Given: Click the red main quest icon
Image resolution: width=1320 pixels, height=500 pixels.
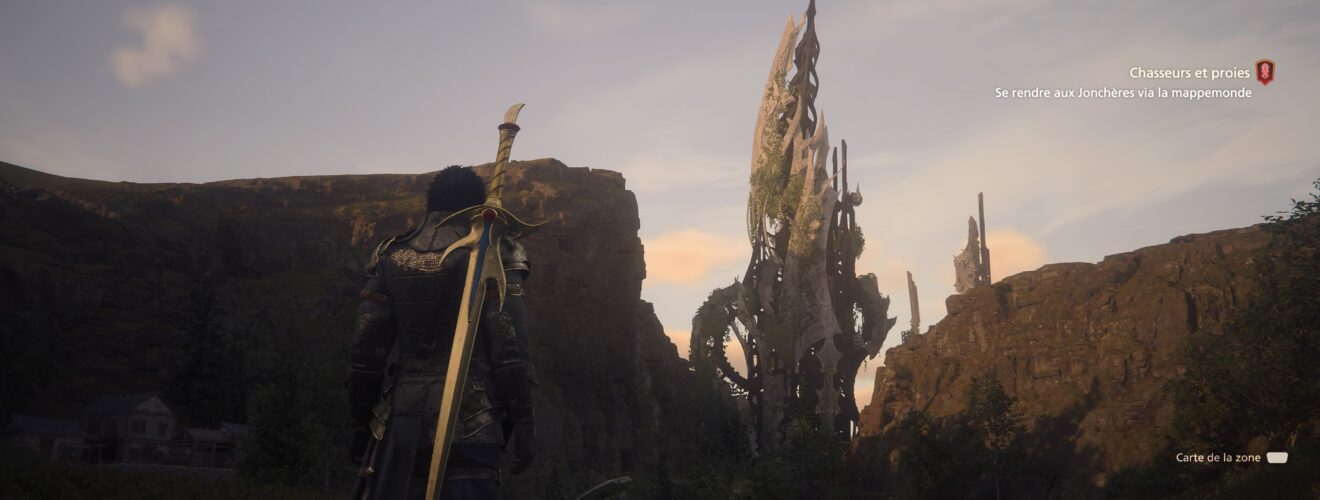Looking at the screenshot, I should point(1265,72).
